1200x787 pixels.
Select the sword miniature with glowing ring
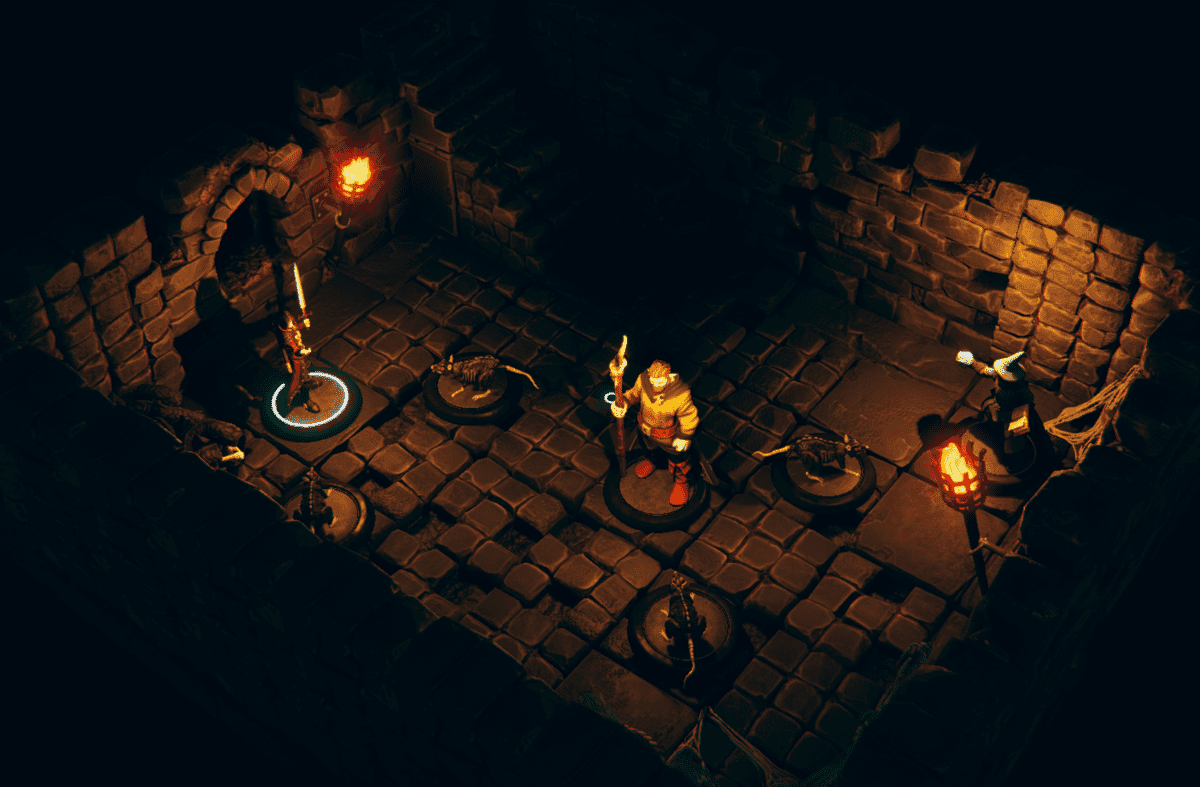tap(297, 352)
